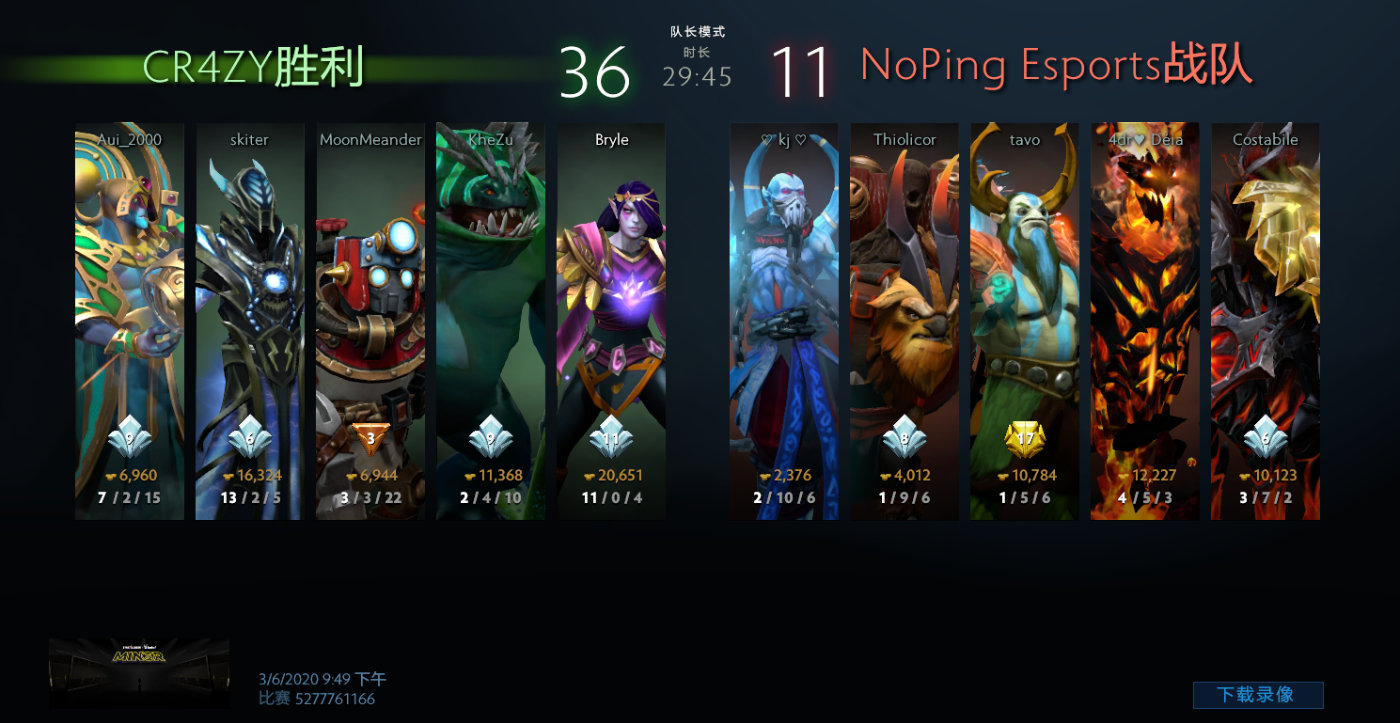Screen dimensions: 1400x723
Task: Select Aui_2000's hero card
Action: 130,320
